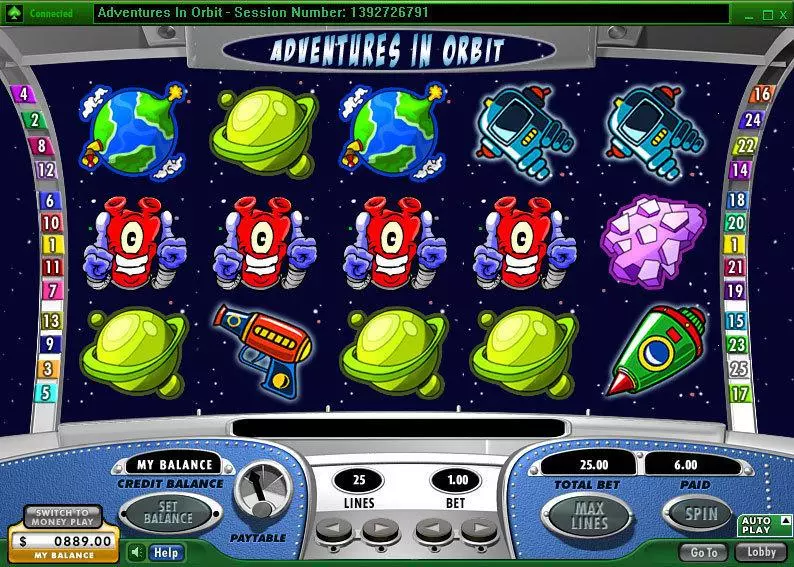The width and height of the screenshot is (794, 567).
Task: Choose the payline 13 marker
Action: tap(50, 321)
